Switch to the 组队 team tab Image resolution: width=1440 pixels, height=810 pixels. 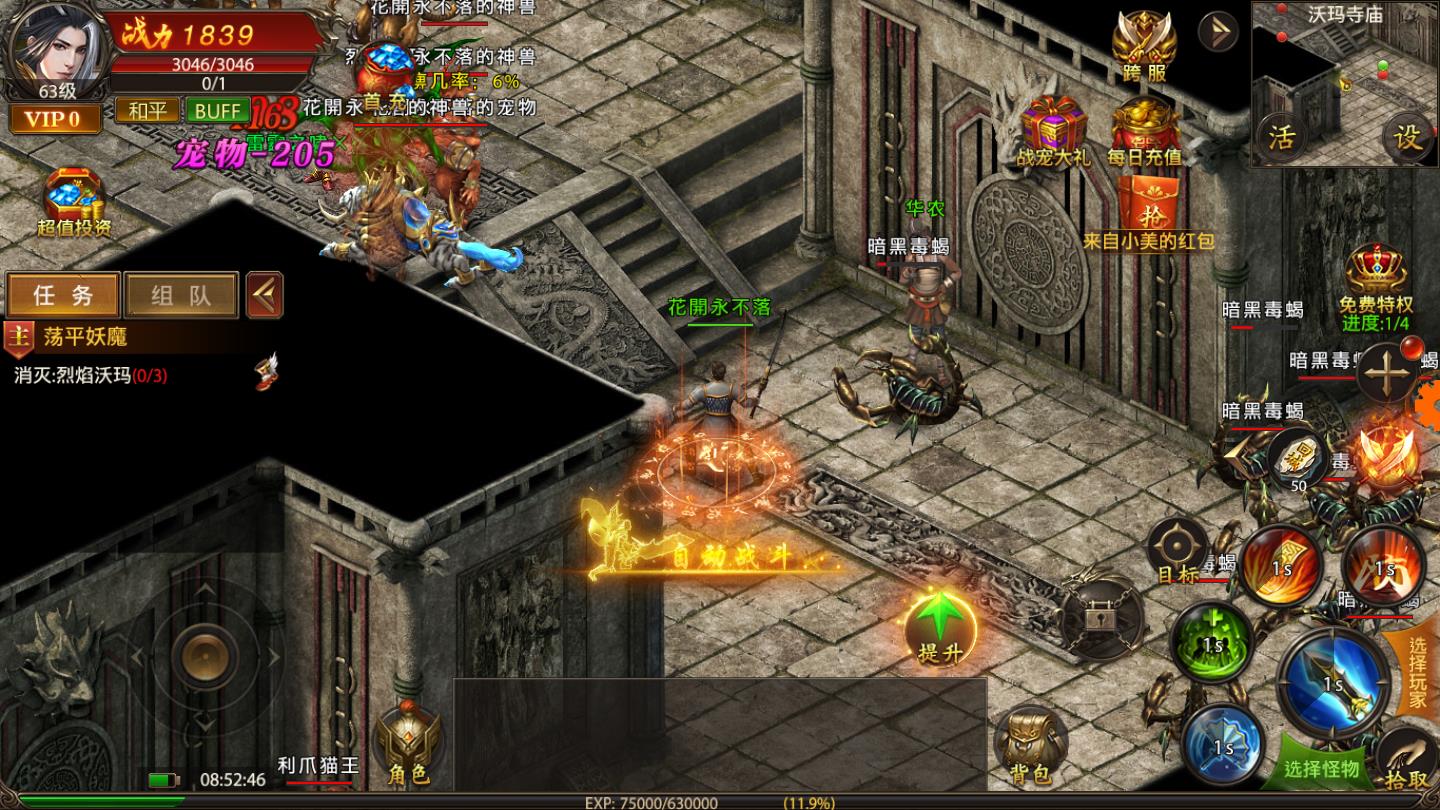(181, 295)
